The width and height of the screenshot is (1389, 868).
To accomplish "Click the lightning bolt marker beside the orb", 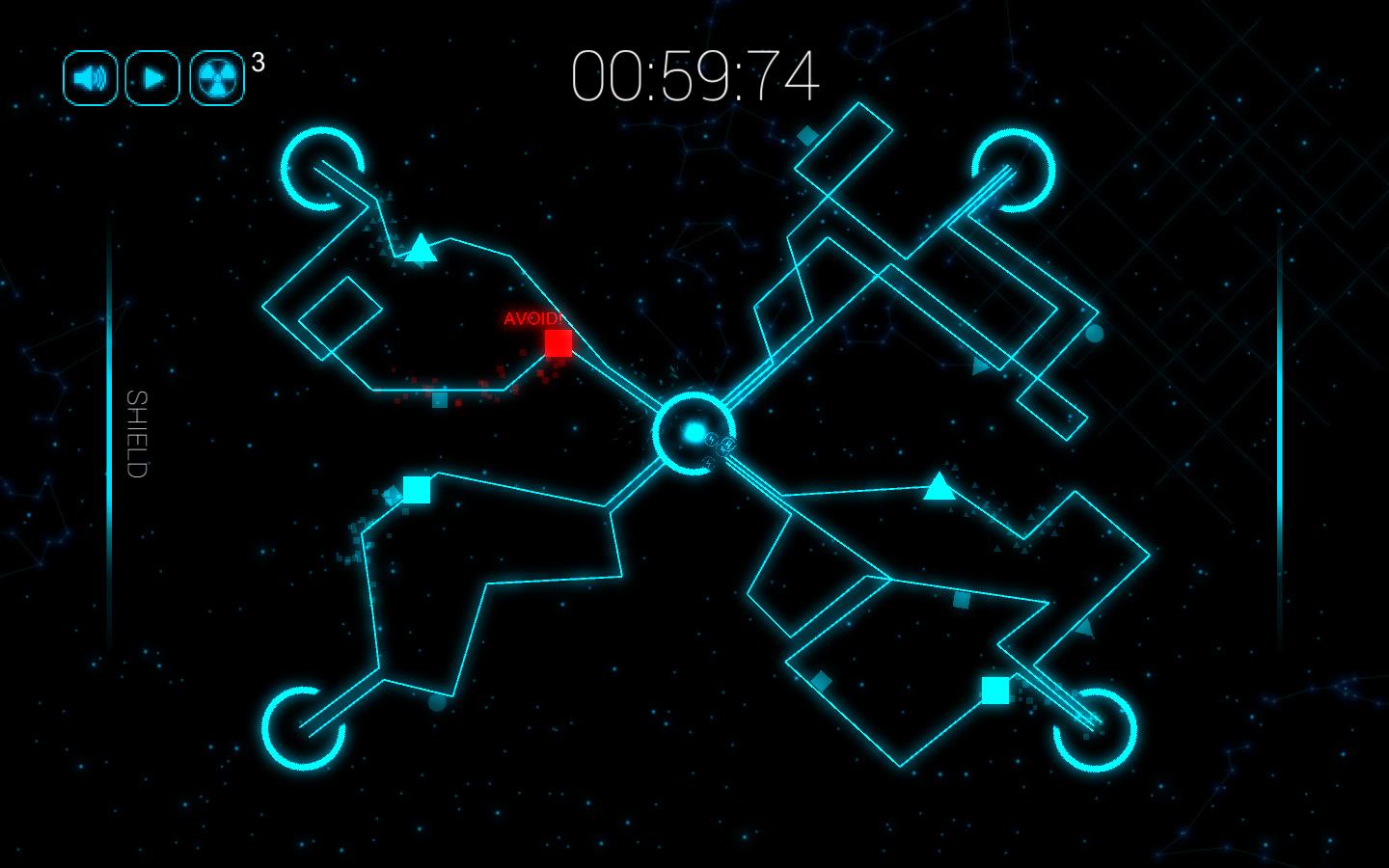I will [x=712, y=439].
